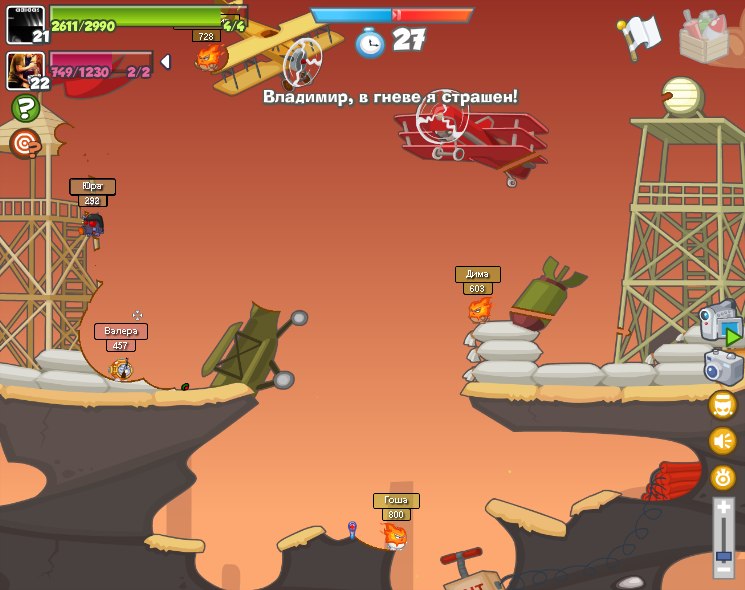Click the round orange worm-face button
The height and width of the screenshot is (590, 745).
tap(723, 477)
